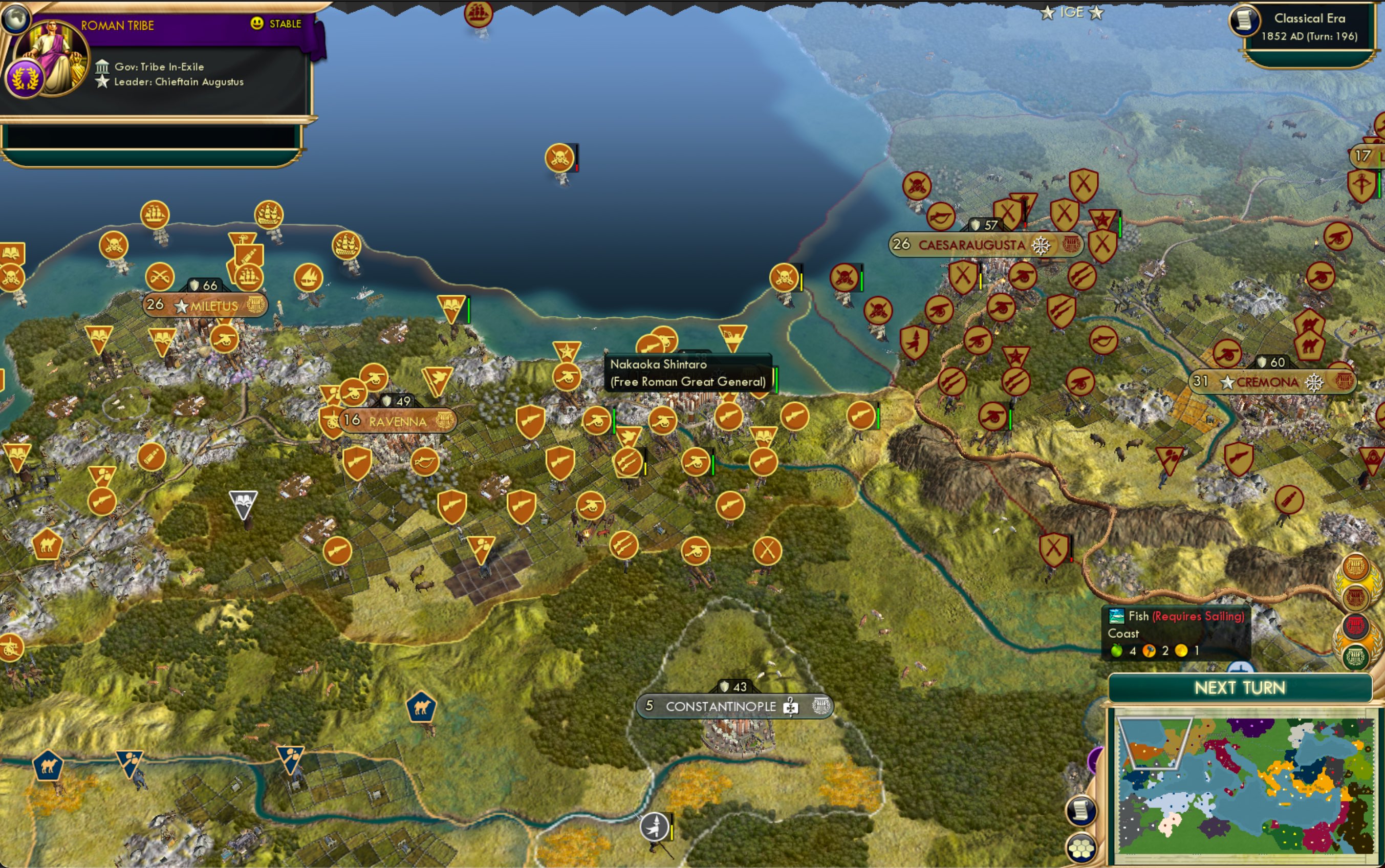Click the capital star on Cremona's banner
1385x868 pixels.
click(1228, 382)
